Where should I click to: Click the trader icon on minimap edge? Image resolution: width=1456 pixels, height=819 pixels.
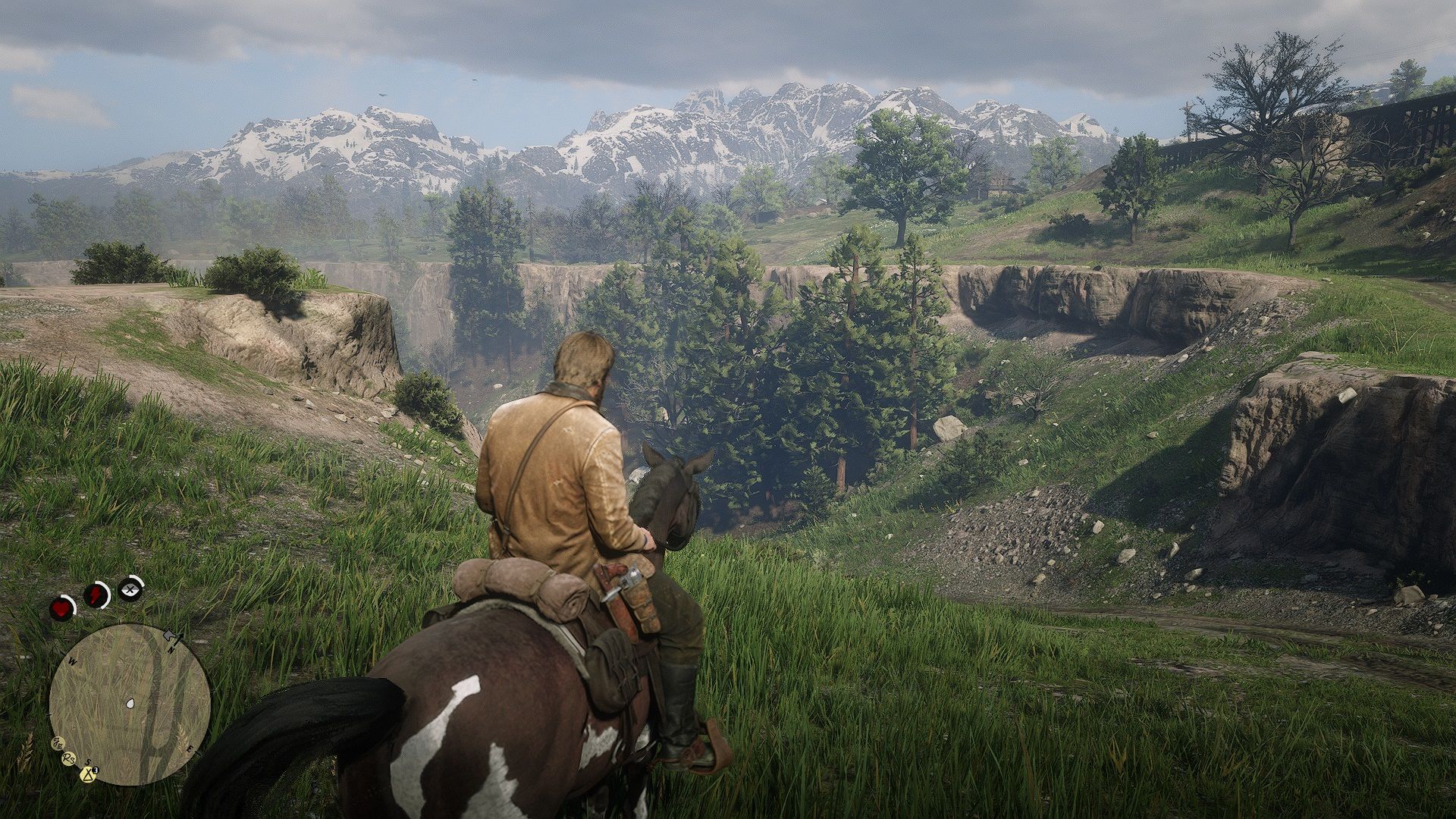pyautogui.click(x=58, y=744)
